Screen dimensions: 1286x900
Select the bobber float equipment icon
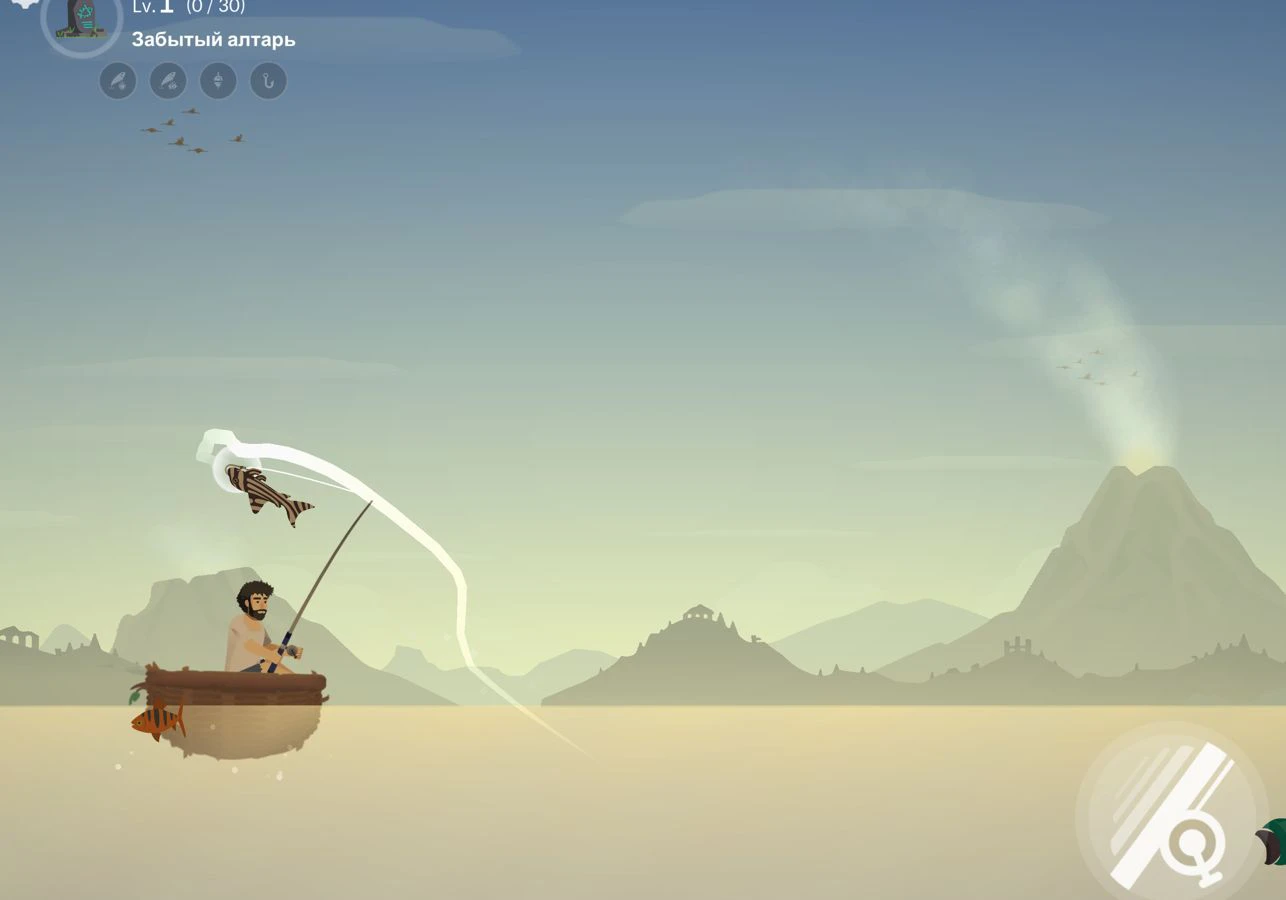pos(218,81)
